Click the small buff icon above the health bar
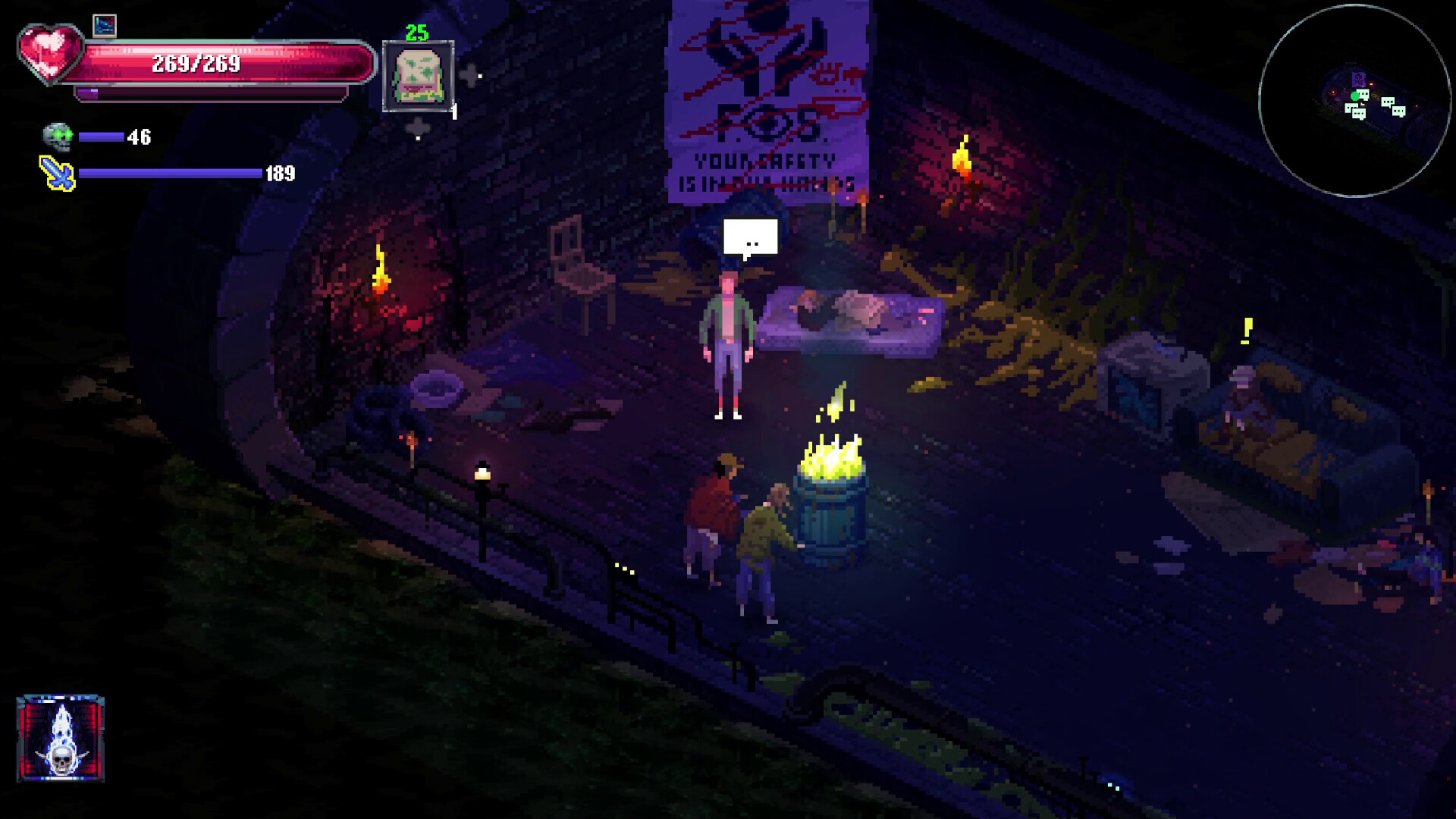 [x=103, y=24]
